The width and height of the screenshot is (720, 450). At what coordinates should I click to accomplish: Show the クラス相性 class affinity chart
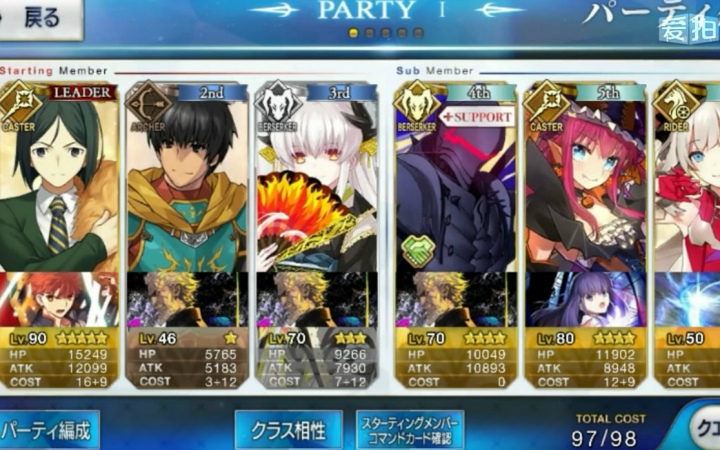288,430
